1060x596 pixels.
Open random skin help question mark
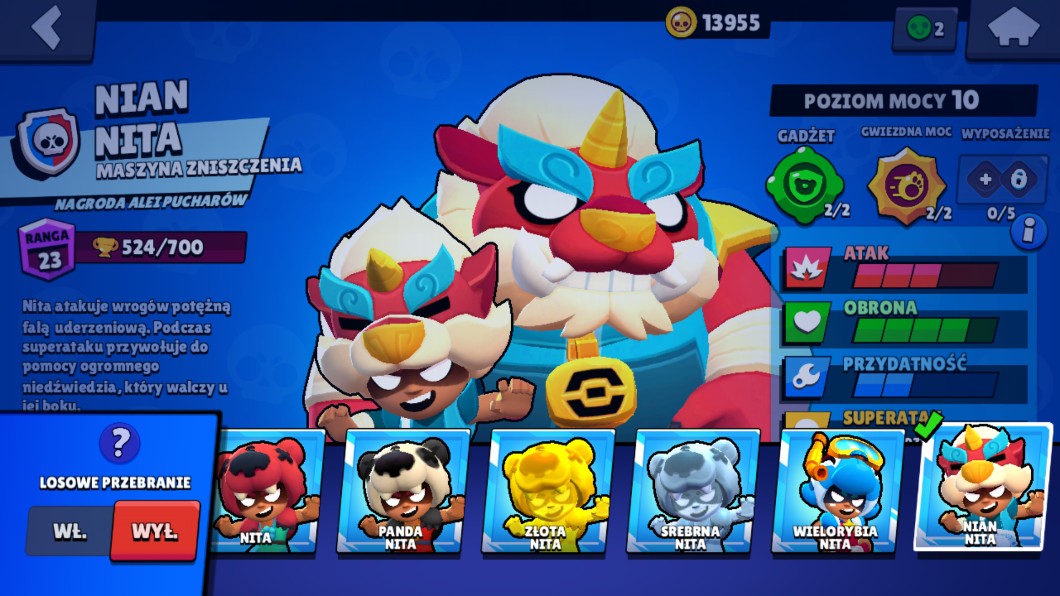click(x=120, y=443)
